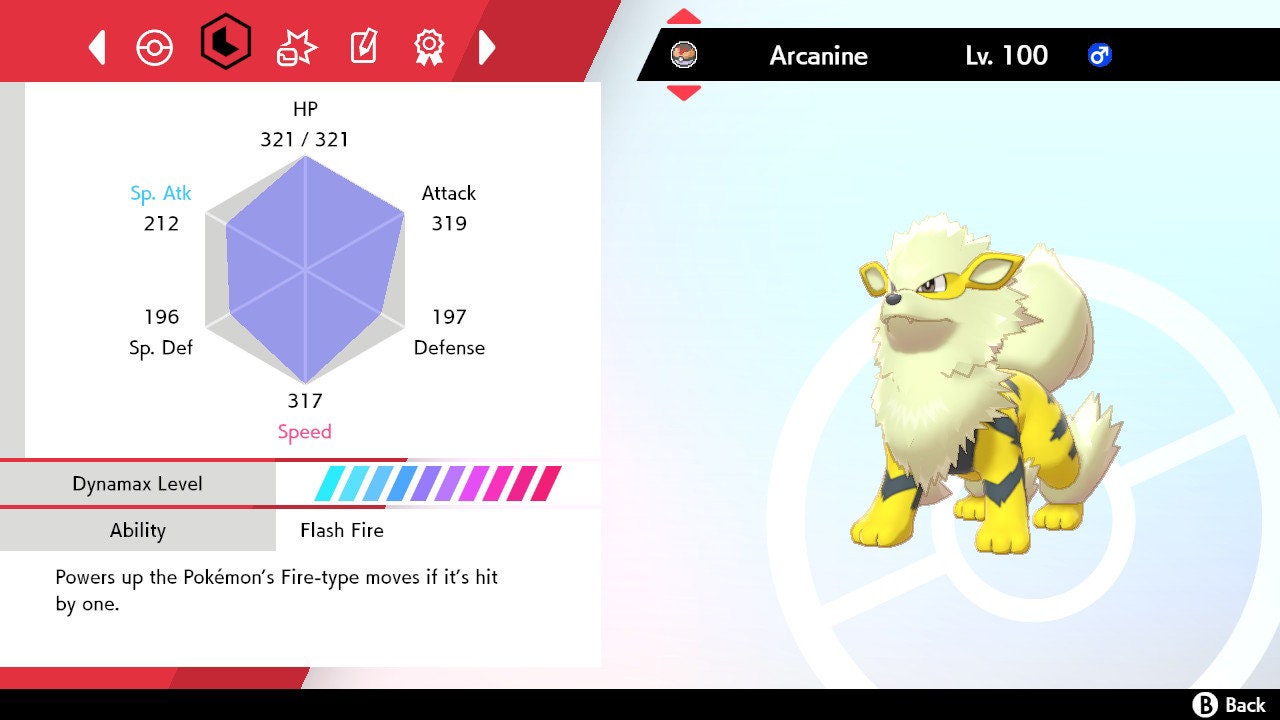
Task: Click the red up arrow above the name bar
Action: coord(683,14)
